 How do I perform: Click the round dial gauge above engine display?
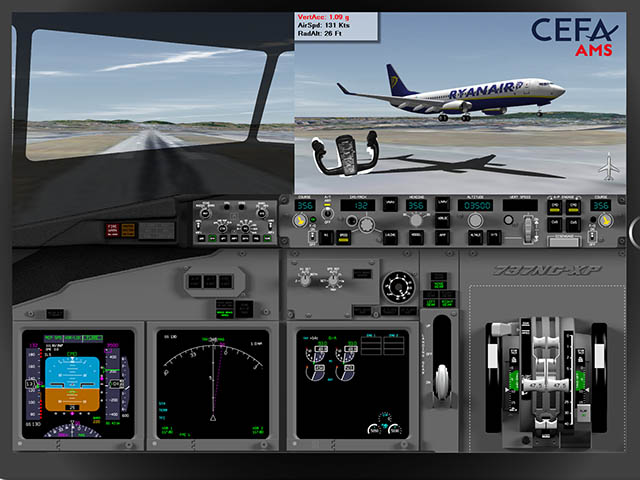[x=397, y=285]
